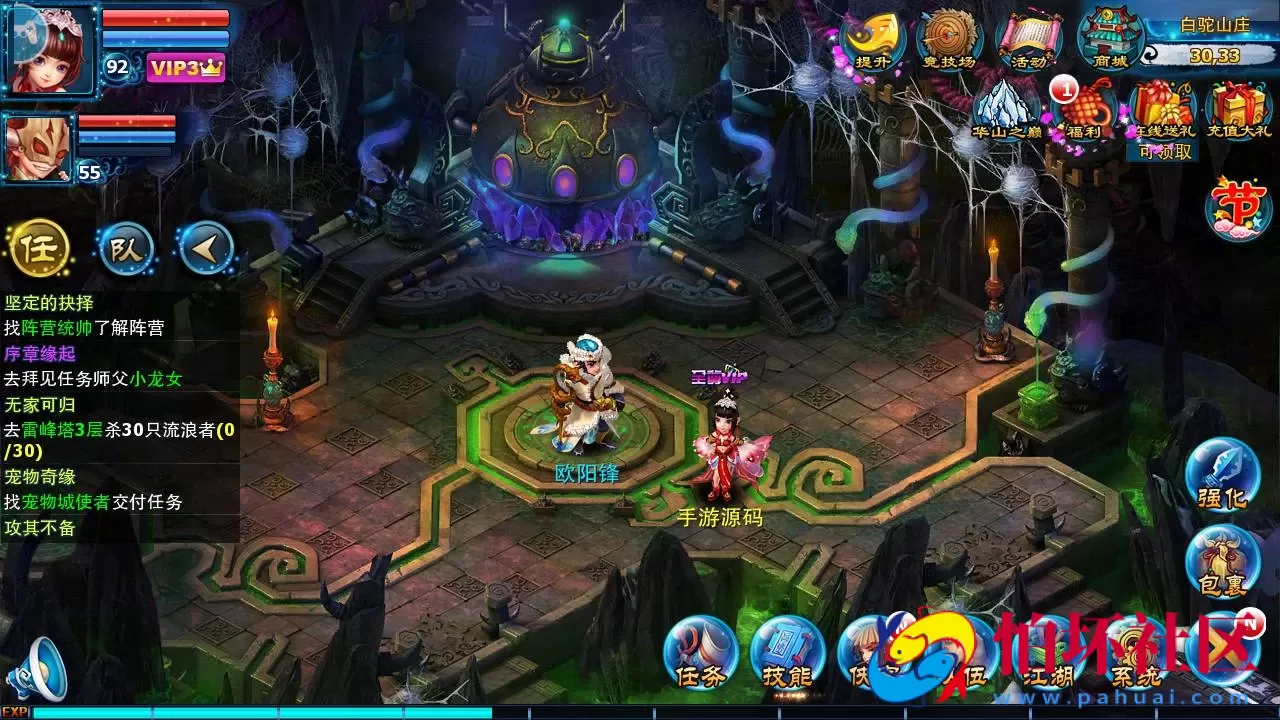Open the 充值大礼 recharge gift
The image size is (1280, 720).
1238,110
